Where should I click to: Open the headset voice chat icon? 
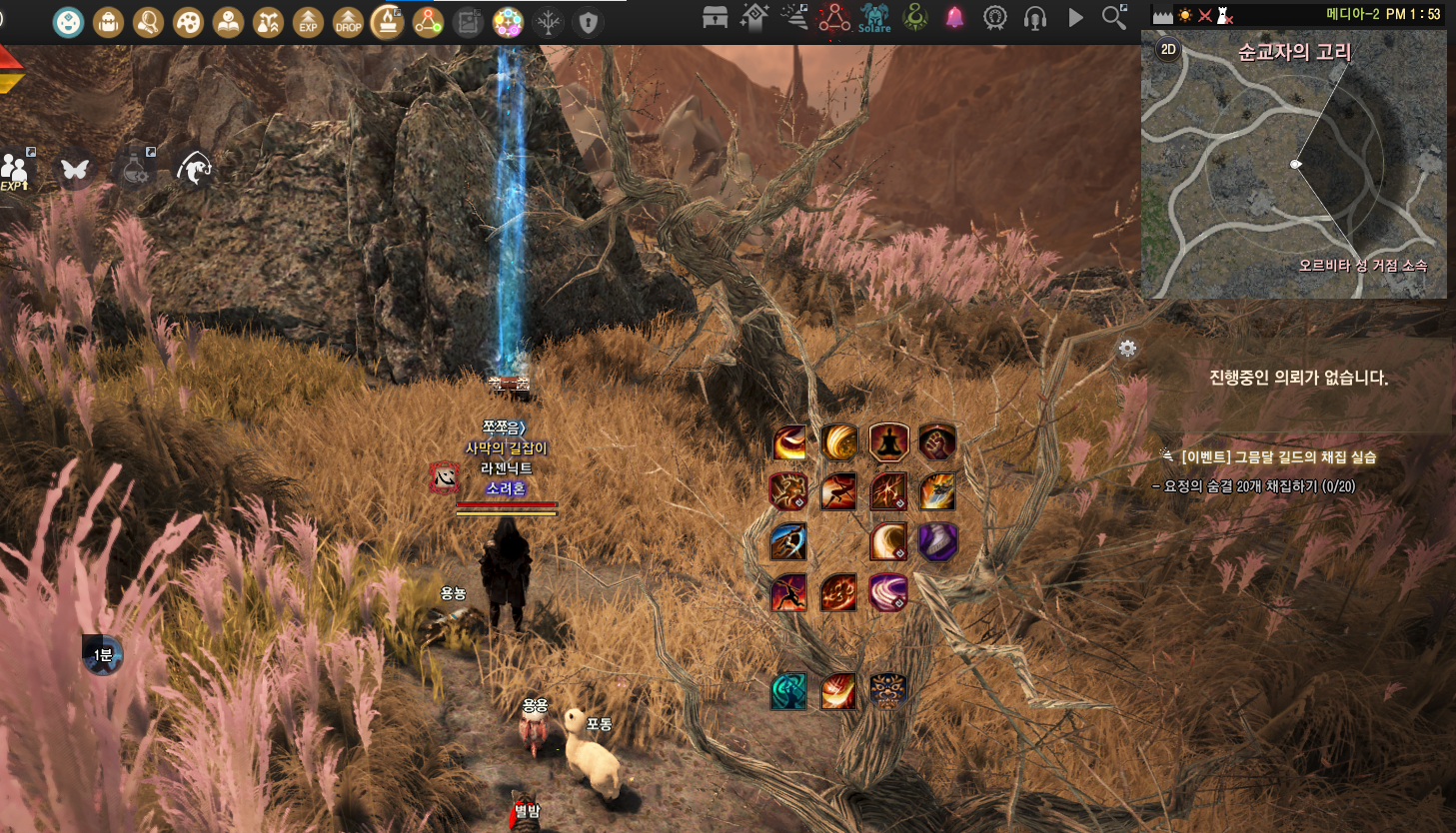[x=1035, y=17]
